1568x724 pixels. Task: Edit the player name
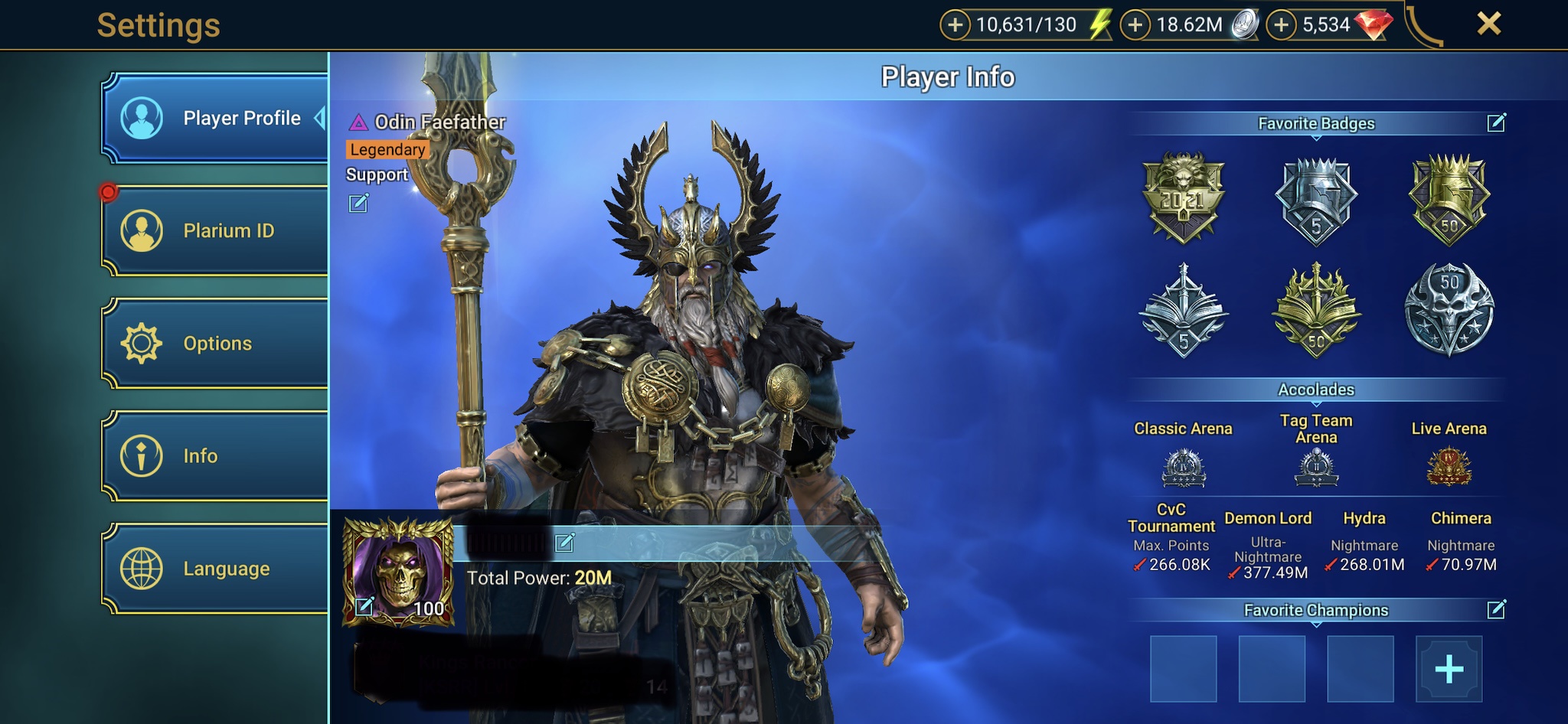(565, 543)
